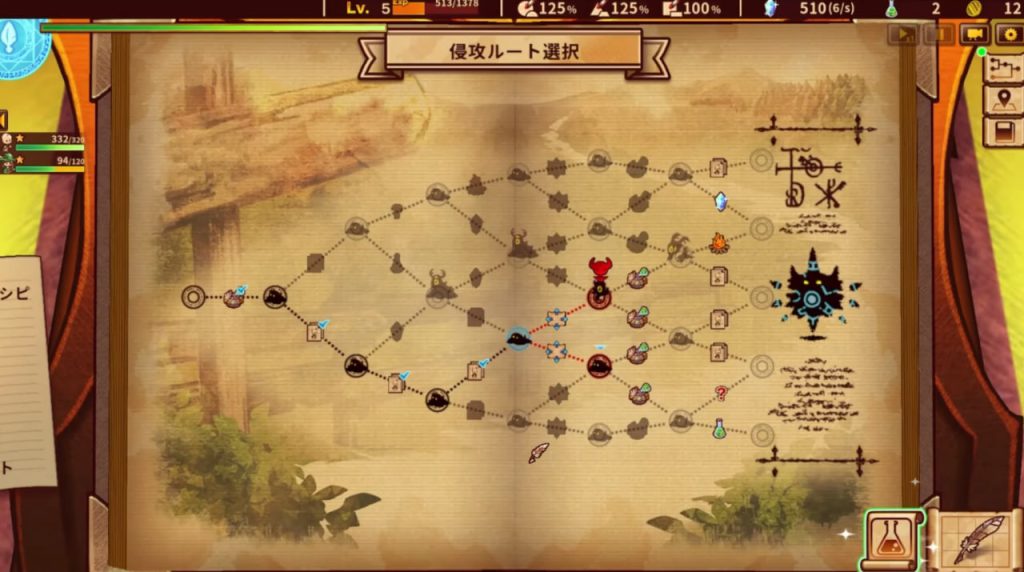
Task: Open the branching flowchart icon
Action: (1003, 68)
